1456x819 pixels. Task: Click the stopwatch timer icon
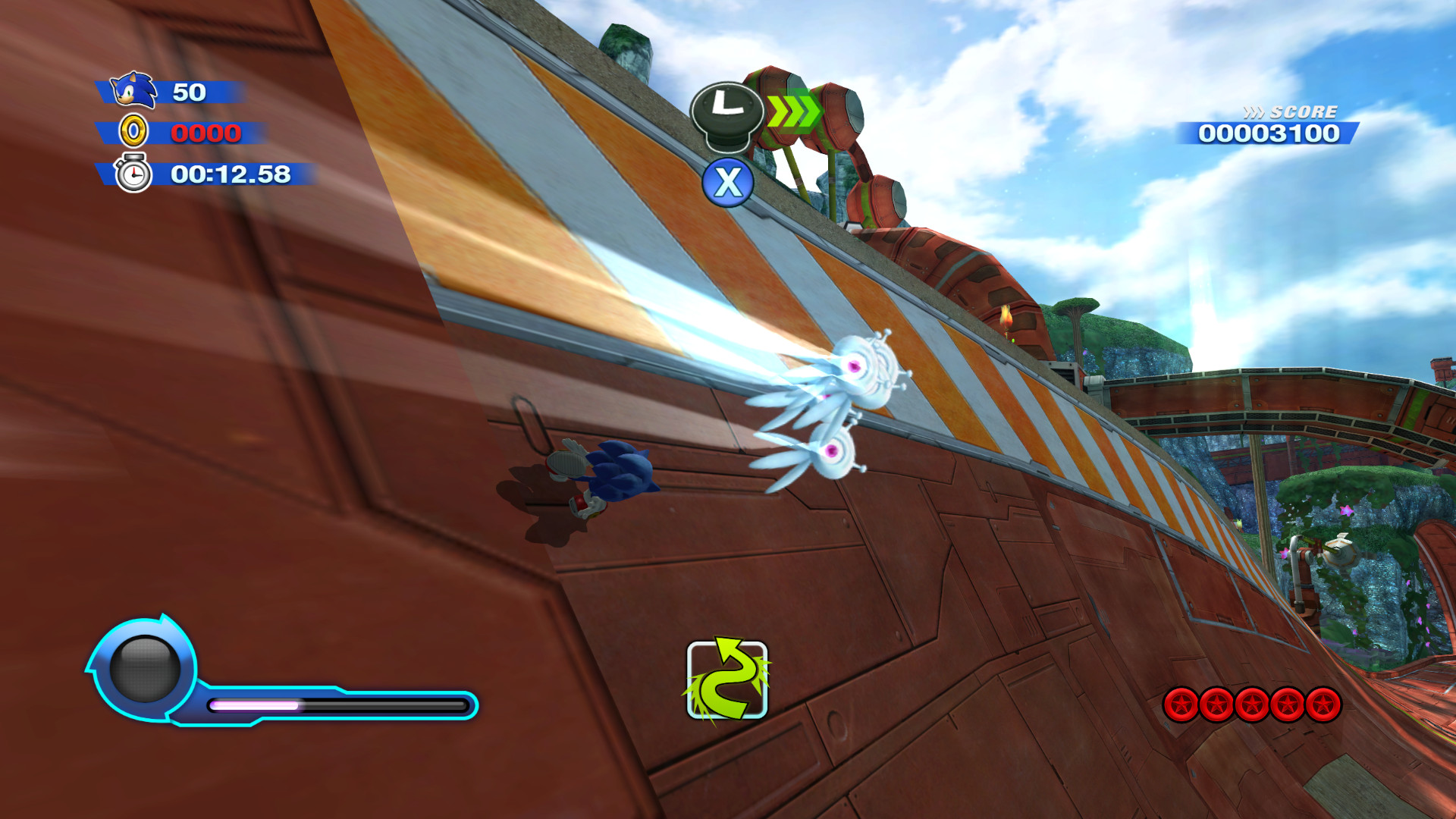(133, 176)
